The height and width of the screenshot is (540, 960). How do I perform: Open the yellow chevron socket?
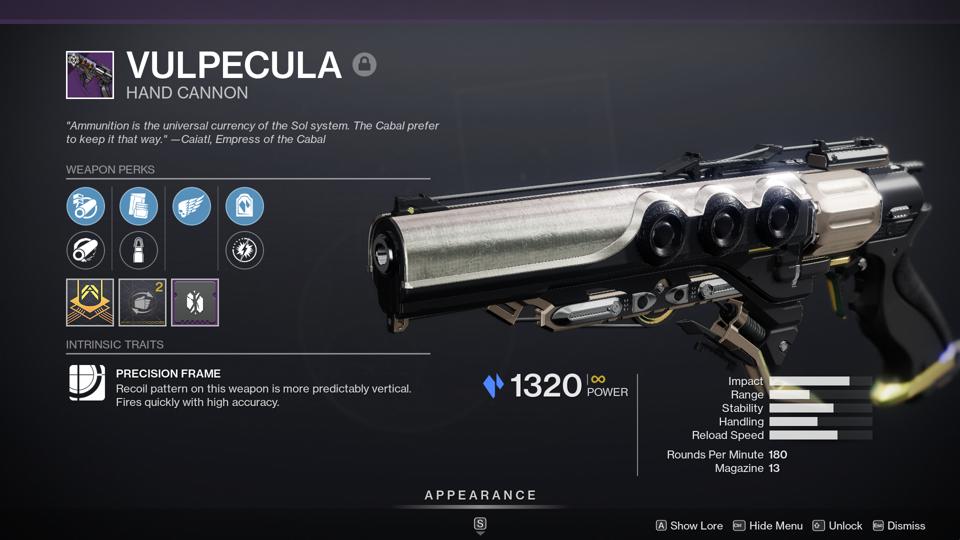(90, 302)
